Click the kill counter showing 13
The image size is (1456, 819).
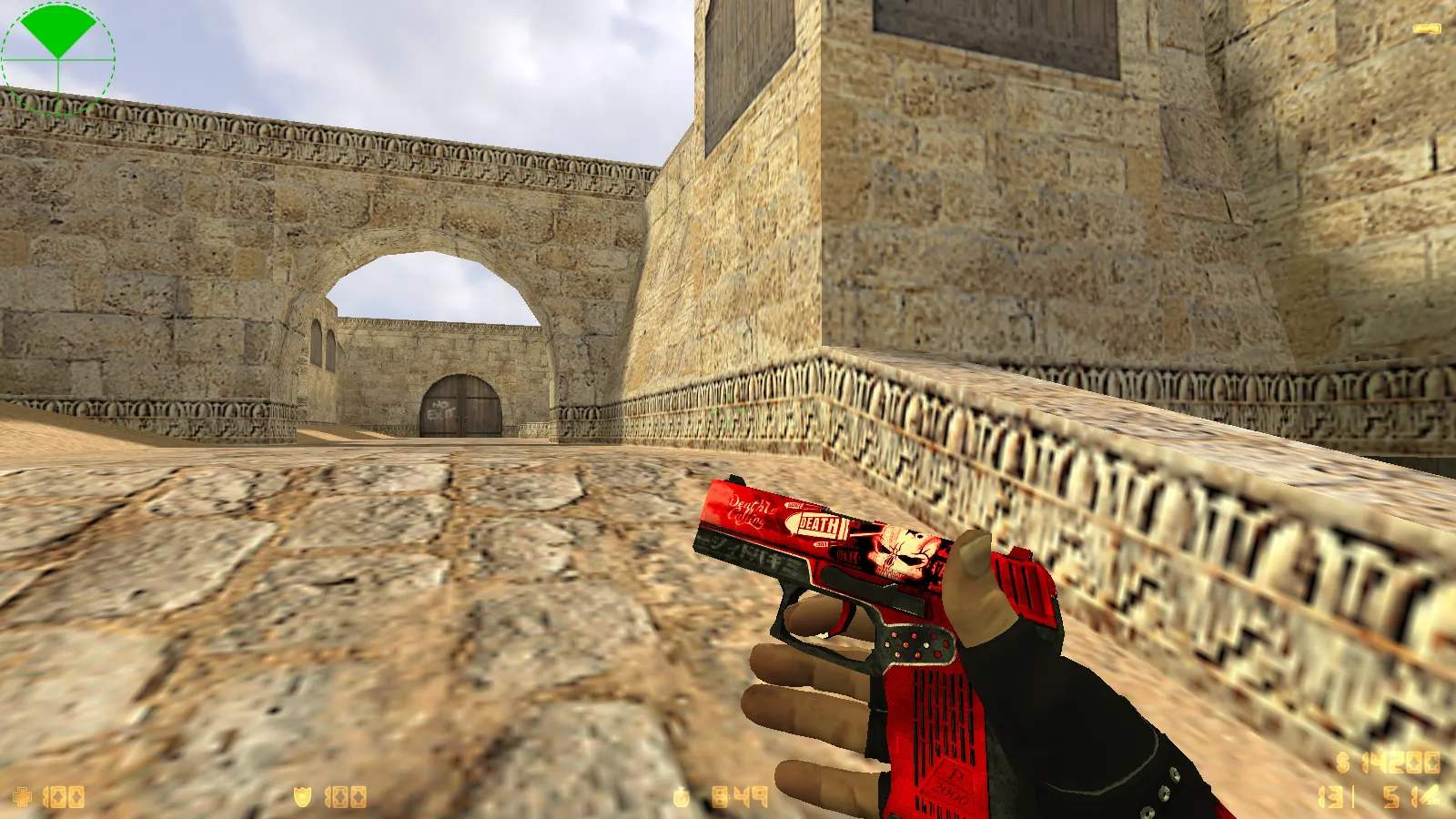tap(1329, 796)
